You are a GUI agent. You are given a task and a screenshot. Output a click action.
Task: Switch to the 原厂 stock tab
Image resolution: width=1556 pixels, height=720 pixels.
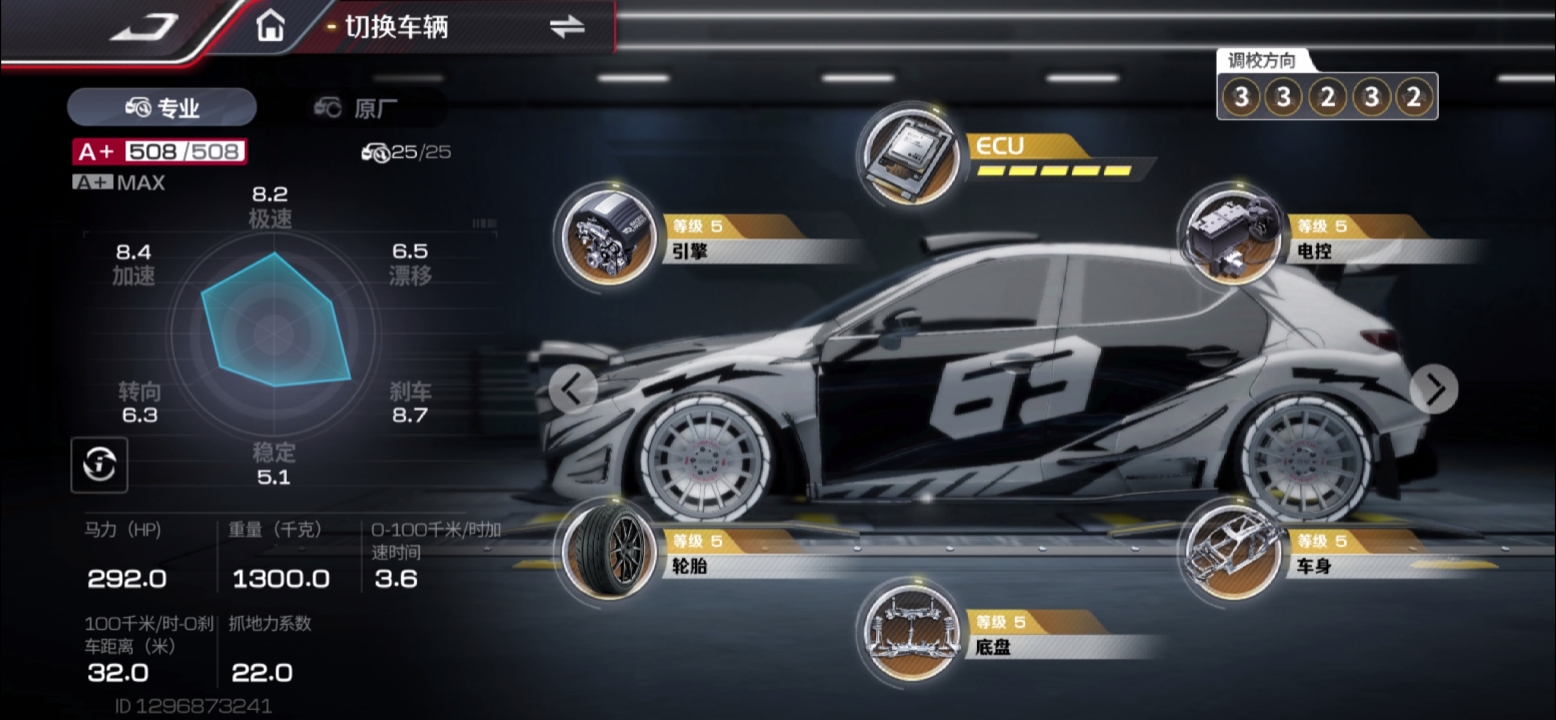pyautogui.click(x=357, y=108)
